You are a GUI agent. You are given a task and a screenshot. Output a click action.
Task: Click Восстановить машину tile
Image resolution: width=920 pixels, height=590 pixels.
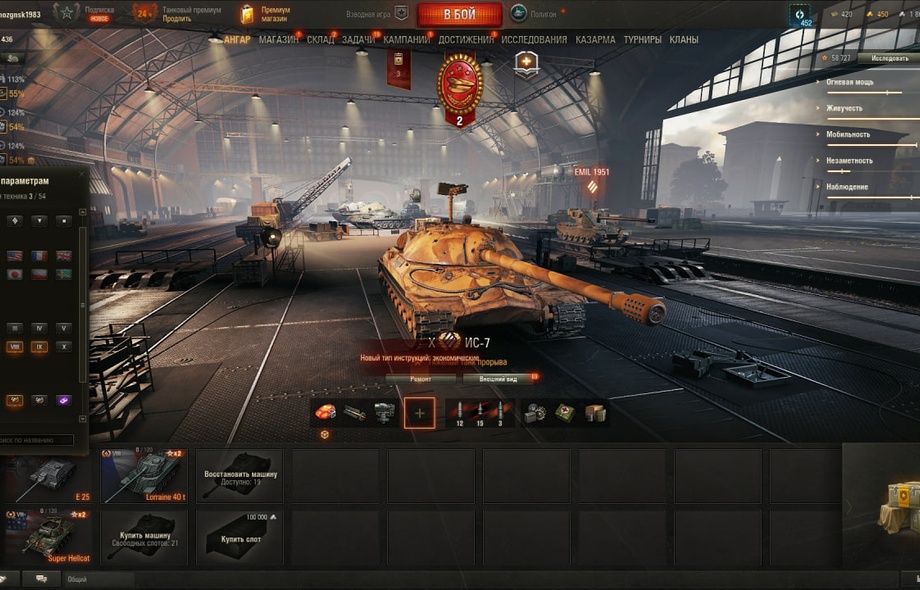point(240,476)
